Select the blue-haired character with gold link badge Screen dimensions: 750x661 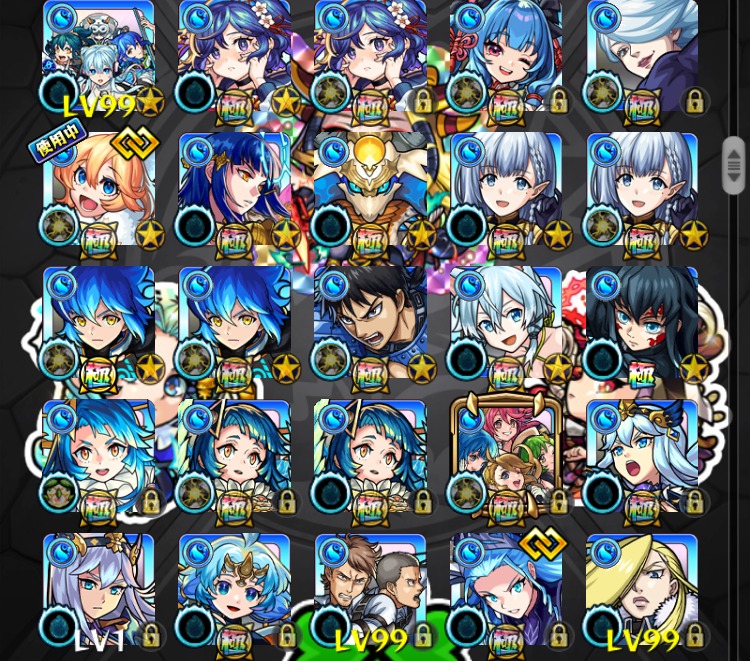pyautogui.click(x=506, y=590)
